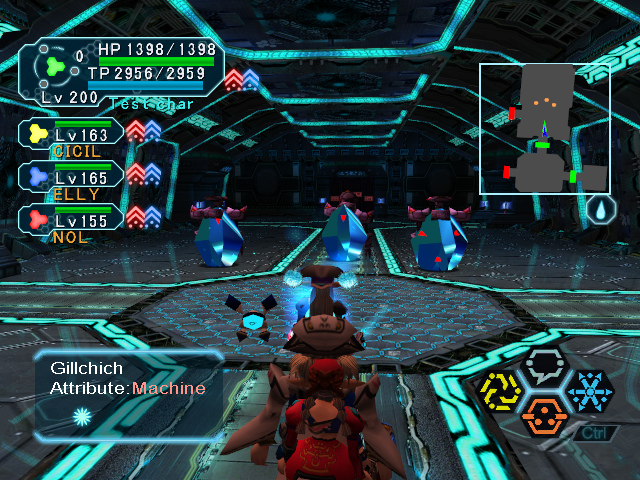Activate the orange hexagon action on the palette
Image resolution: width=640 pixels, height=480 pixels.
(544, 415)
